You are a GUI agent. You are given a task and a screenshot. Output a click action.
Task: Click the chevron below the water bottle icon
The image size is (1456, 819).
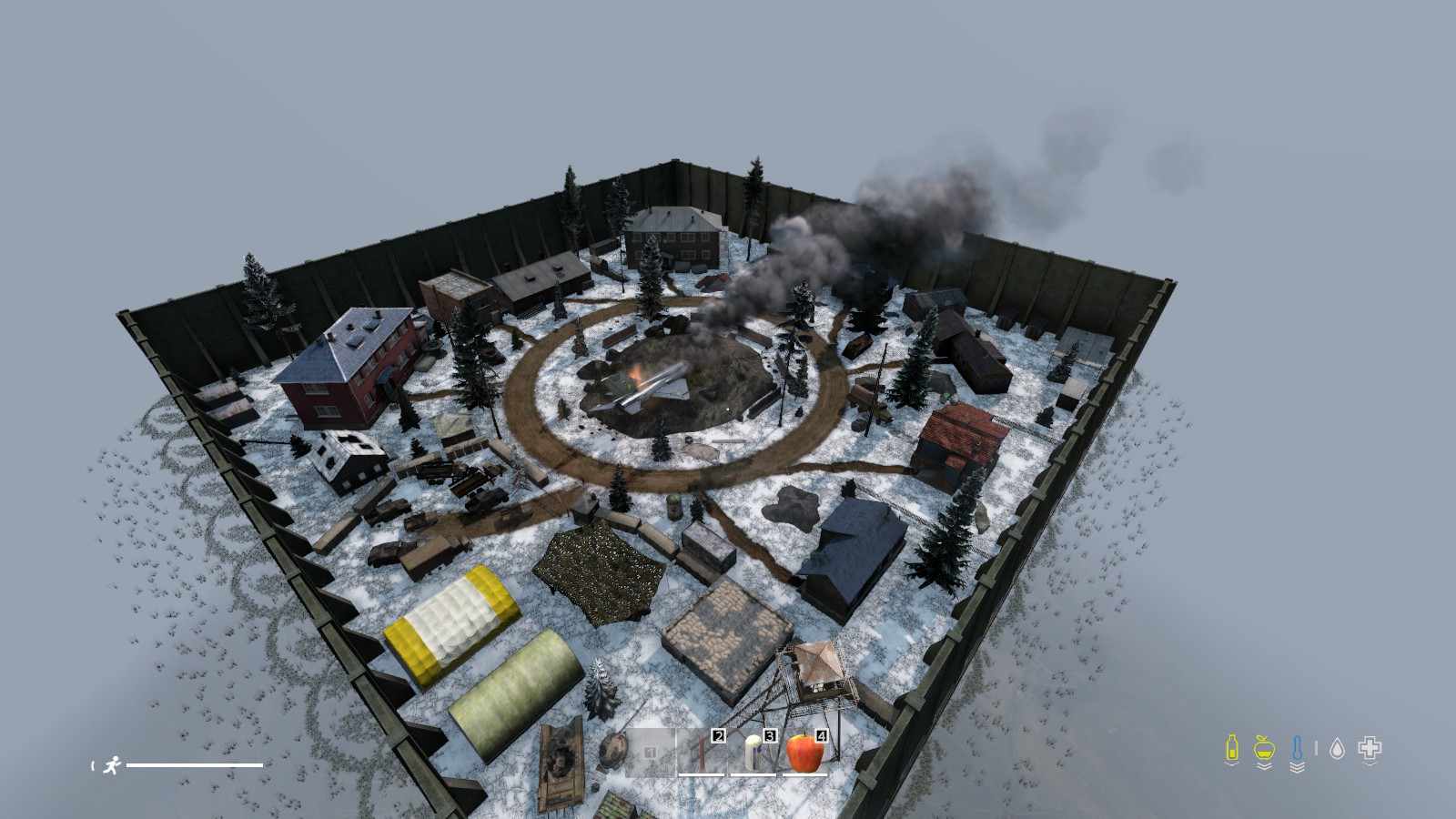point(1232,764)
